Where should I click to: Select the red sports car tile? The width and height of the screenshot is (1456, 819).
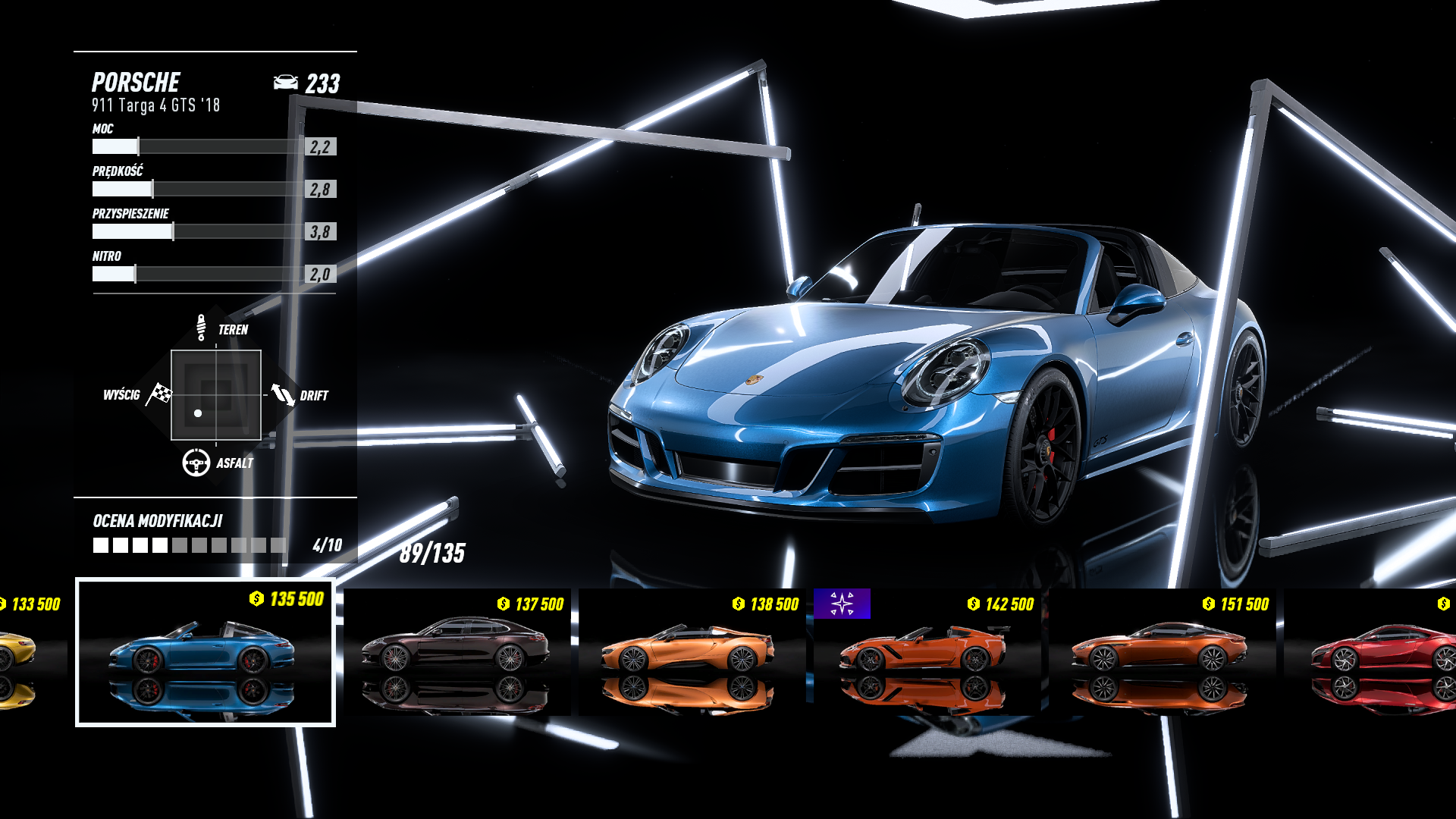click(x=1374, y=652)
